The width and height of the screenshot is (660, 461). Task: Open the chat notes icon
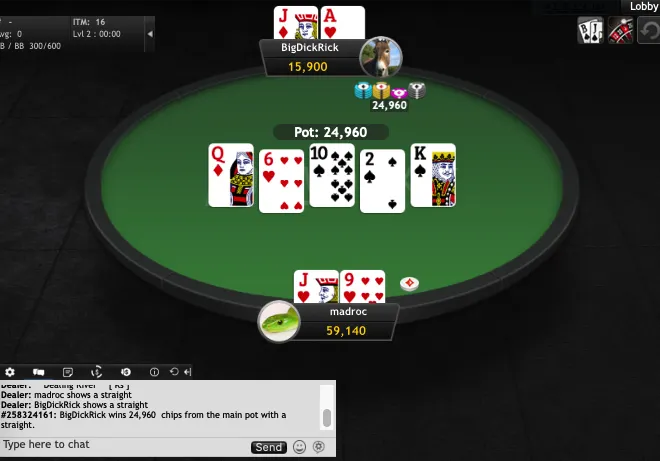(68, 372)
